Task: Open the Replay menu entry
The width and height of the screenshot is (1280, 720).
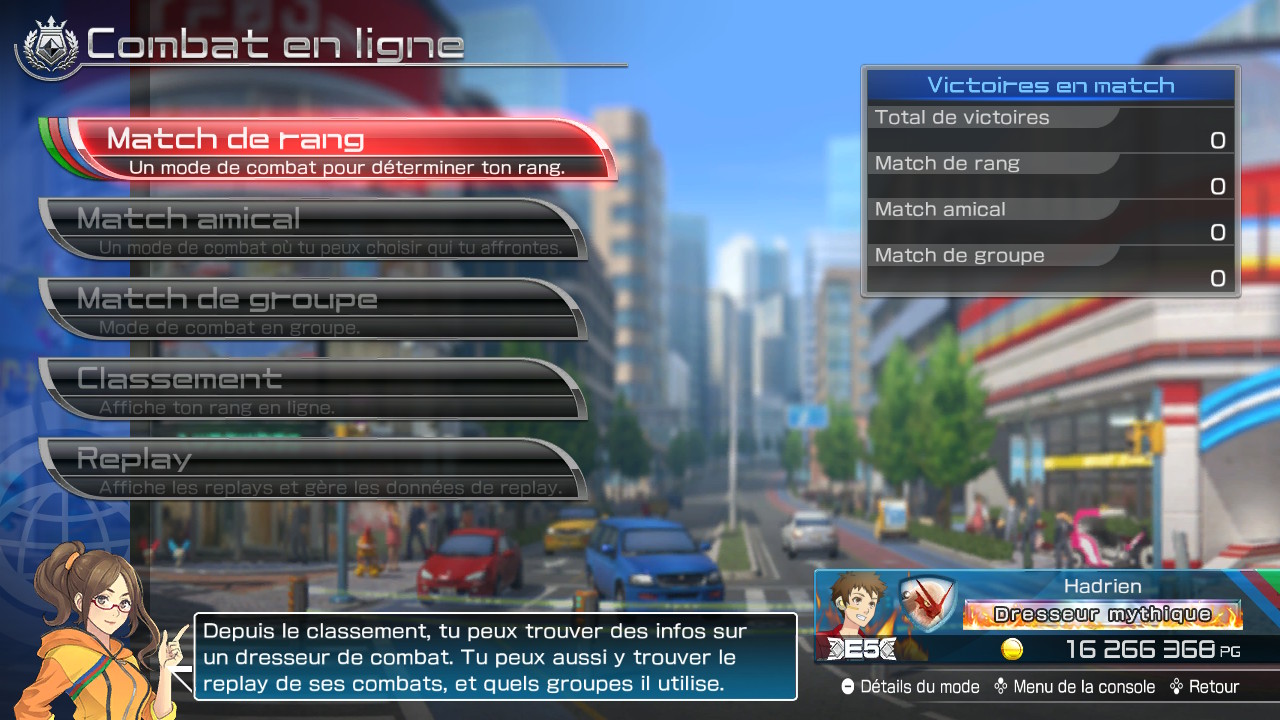Action: tap(312, 469)
